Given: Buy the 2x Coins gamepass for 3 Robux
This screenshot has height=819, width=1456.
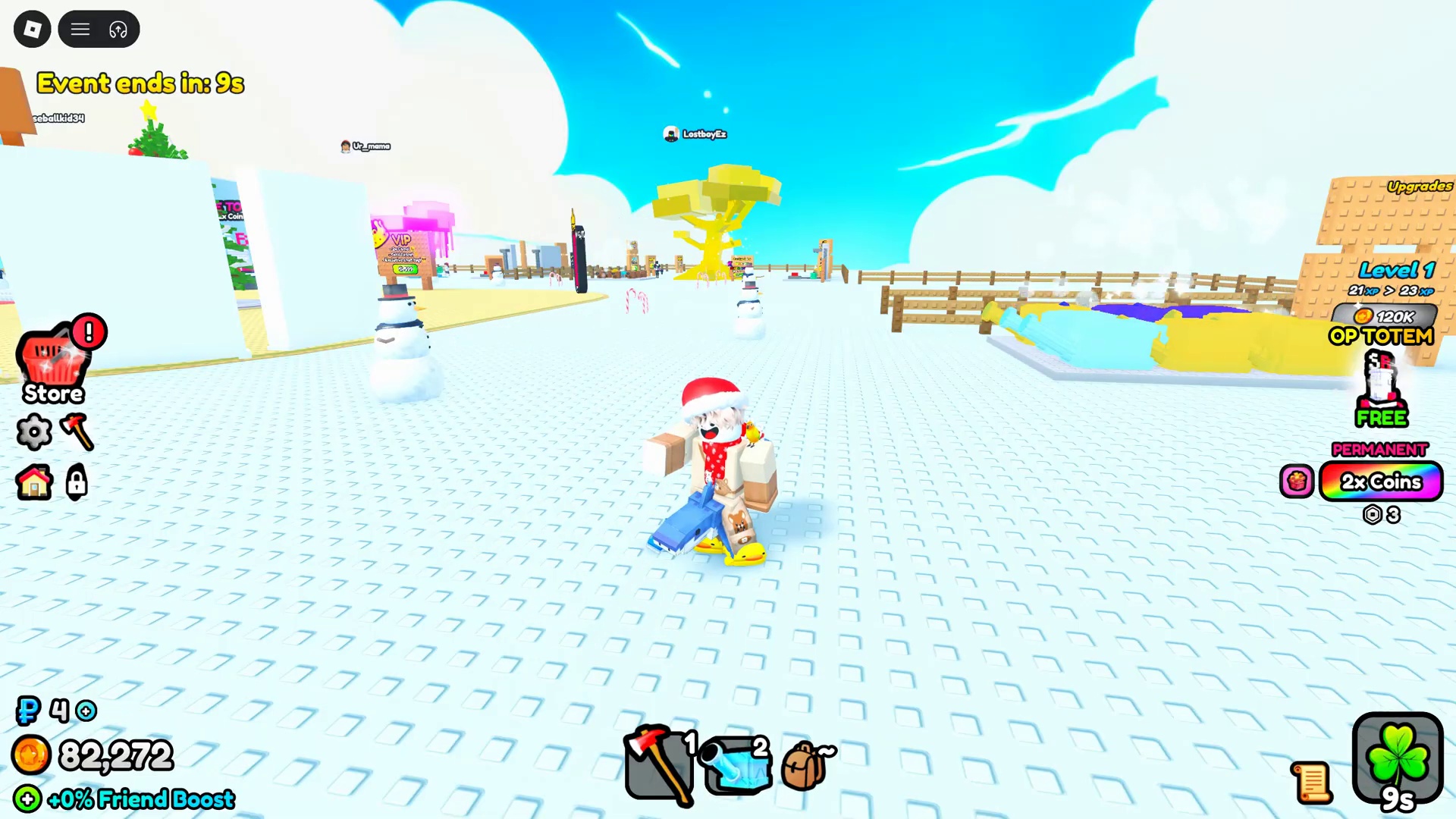Looking at the screenshot, I should click(1381, 482).
